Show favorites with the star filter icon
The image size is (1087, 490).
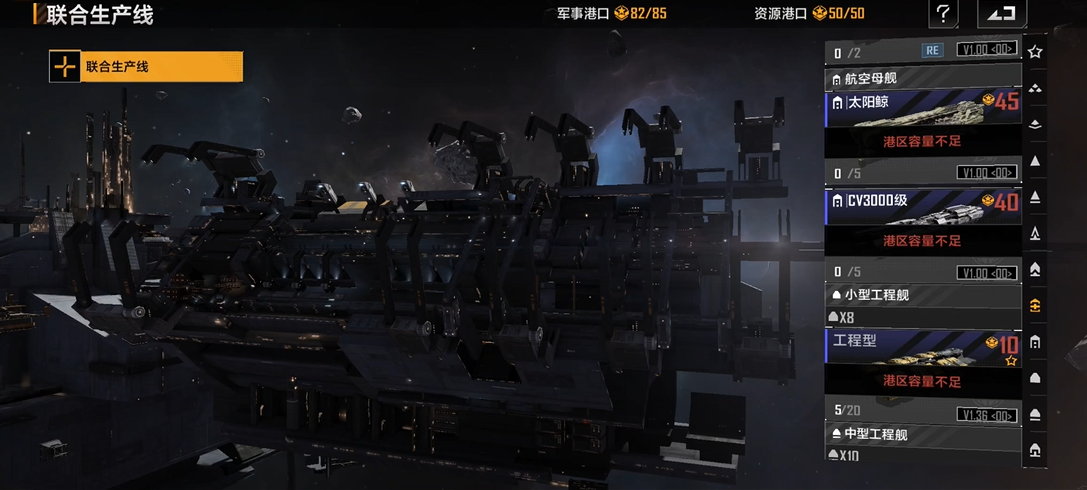pyautogui.click(x=1035, y=51)
